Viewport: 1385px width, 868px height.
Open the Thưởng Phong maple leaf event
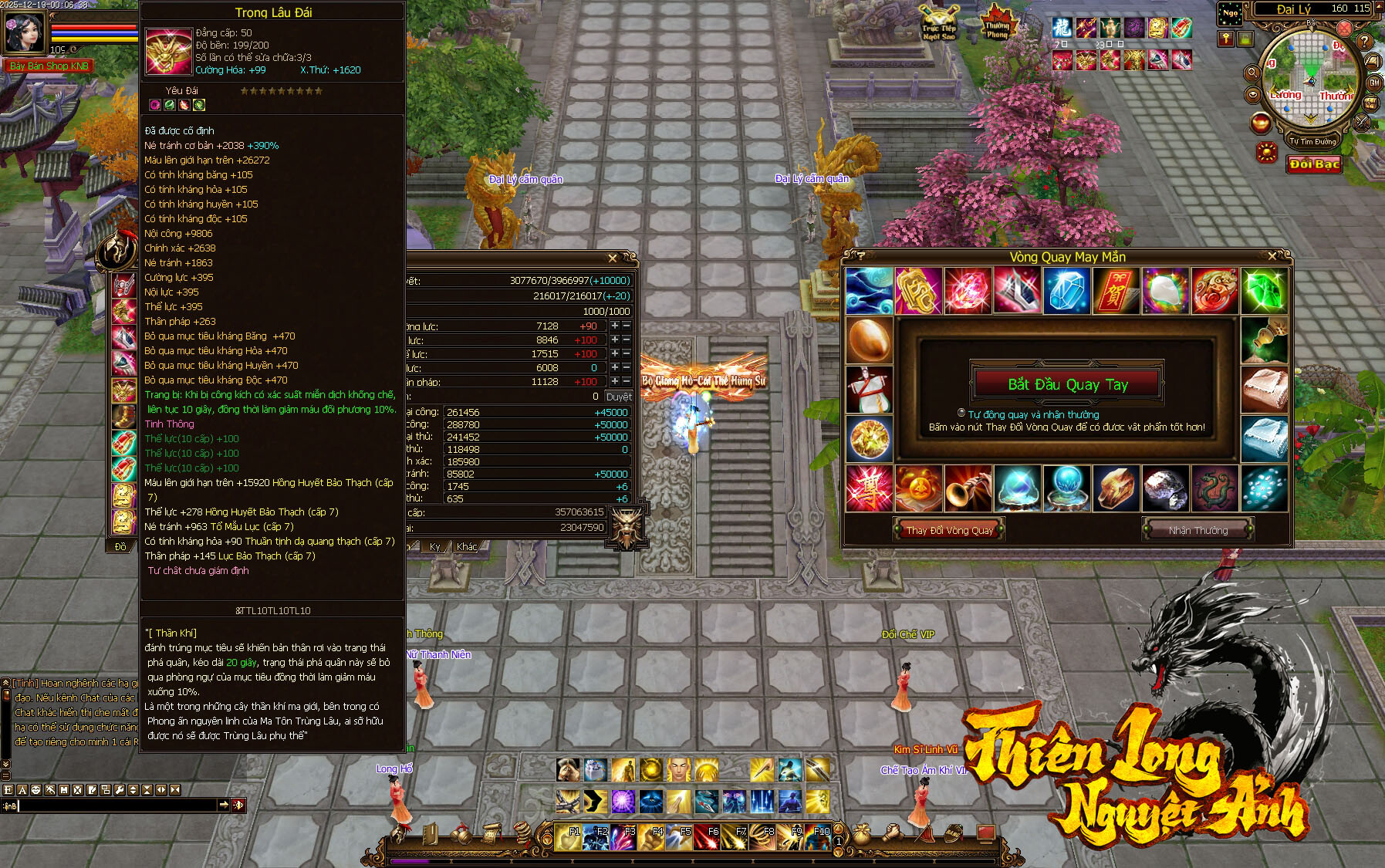(997, 23)
